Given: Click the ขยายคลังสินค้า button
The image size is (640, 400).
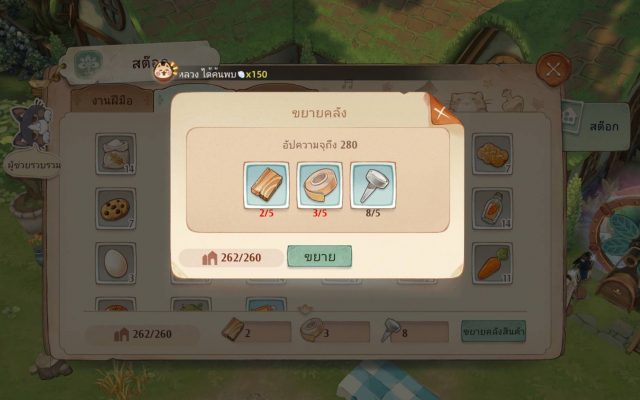Looking at the screenshot, I should (493, 332).
